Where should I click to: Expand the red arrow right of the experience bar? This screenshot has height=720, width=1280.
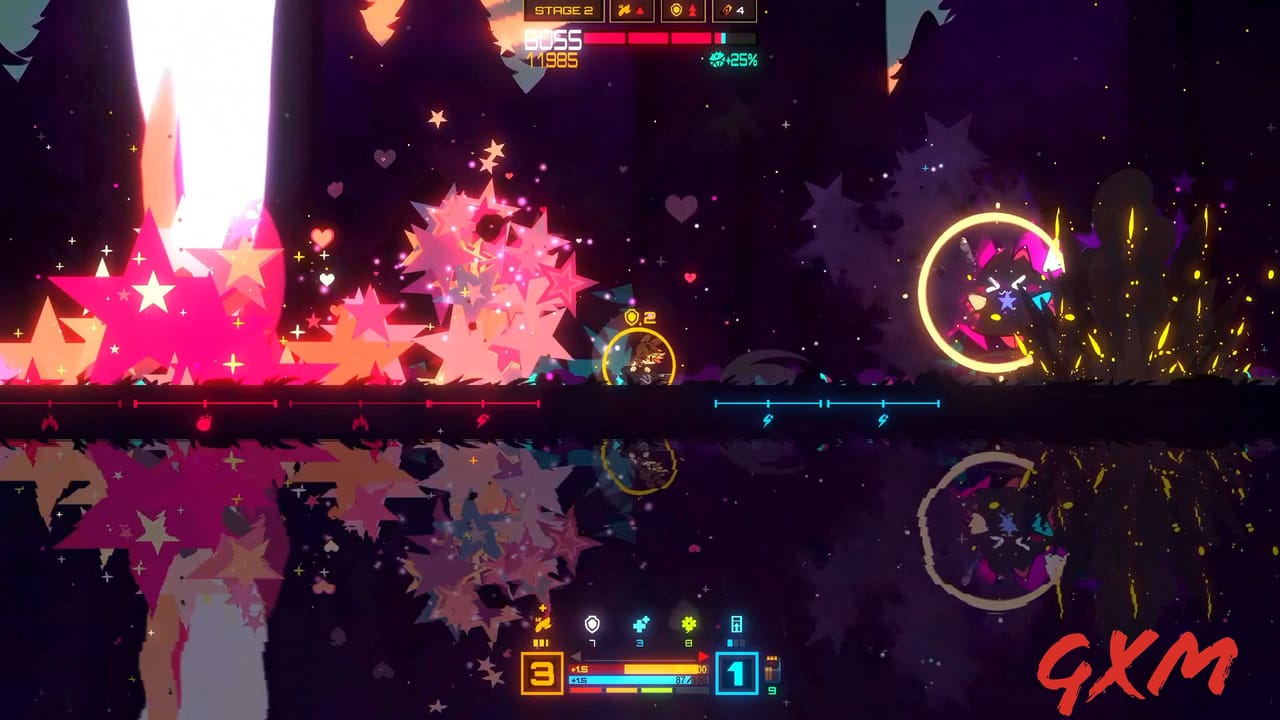click(704, 657)
